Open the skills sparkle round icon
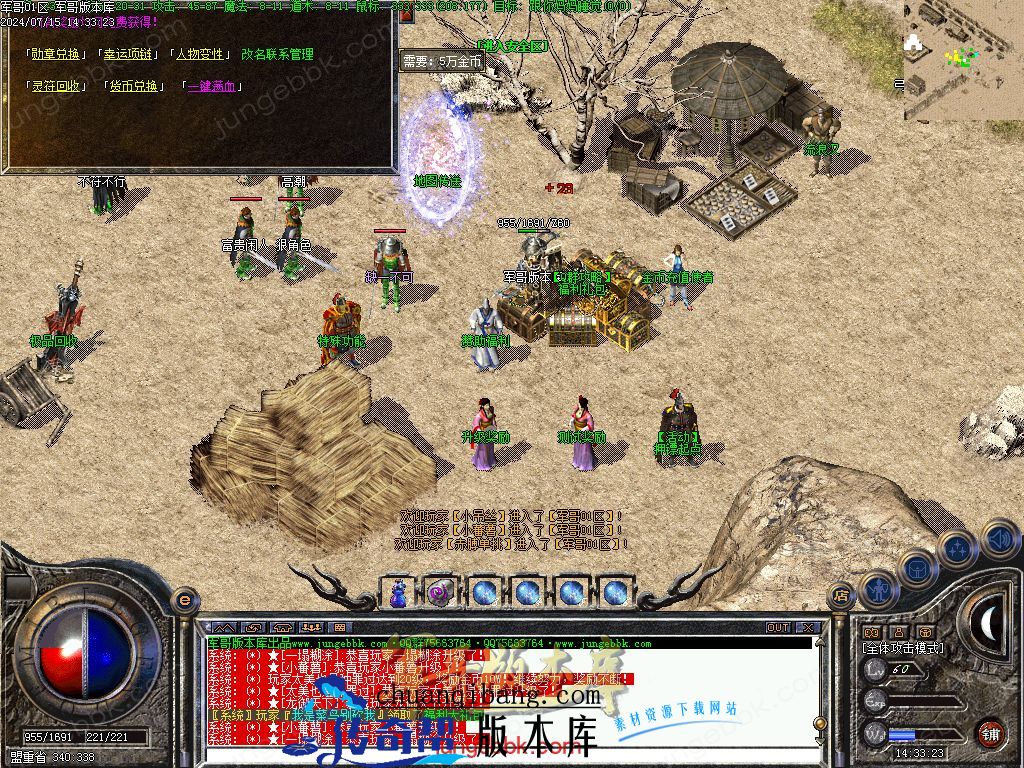Screen dimensions: 1024x768 point(957,548)
